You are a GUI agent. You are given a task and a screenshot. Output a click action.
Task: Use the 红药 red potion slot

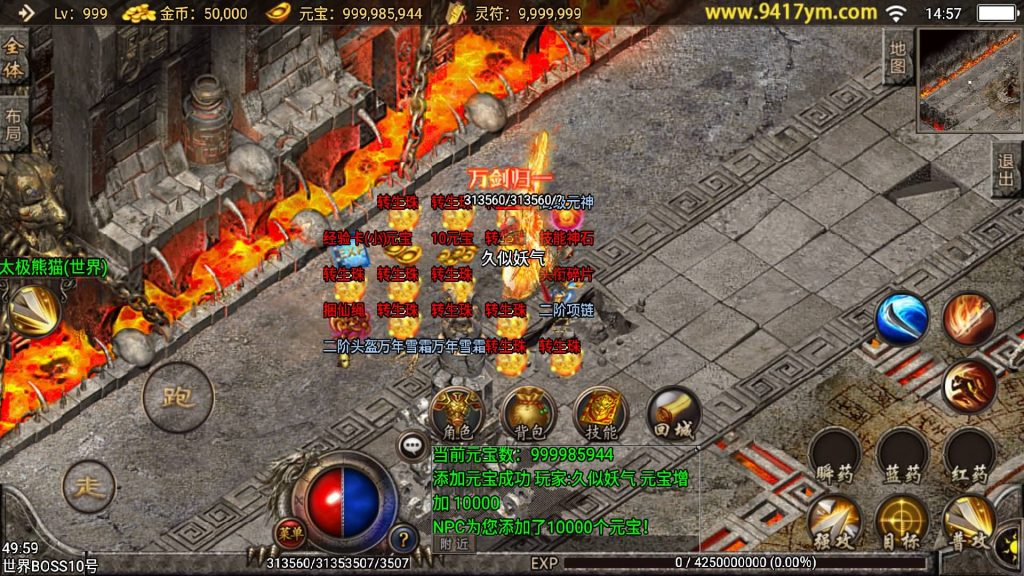click(x=969, y=457)
